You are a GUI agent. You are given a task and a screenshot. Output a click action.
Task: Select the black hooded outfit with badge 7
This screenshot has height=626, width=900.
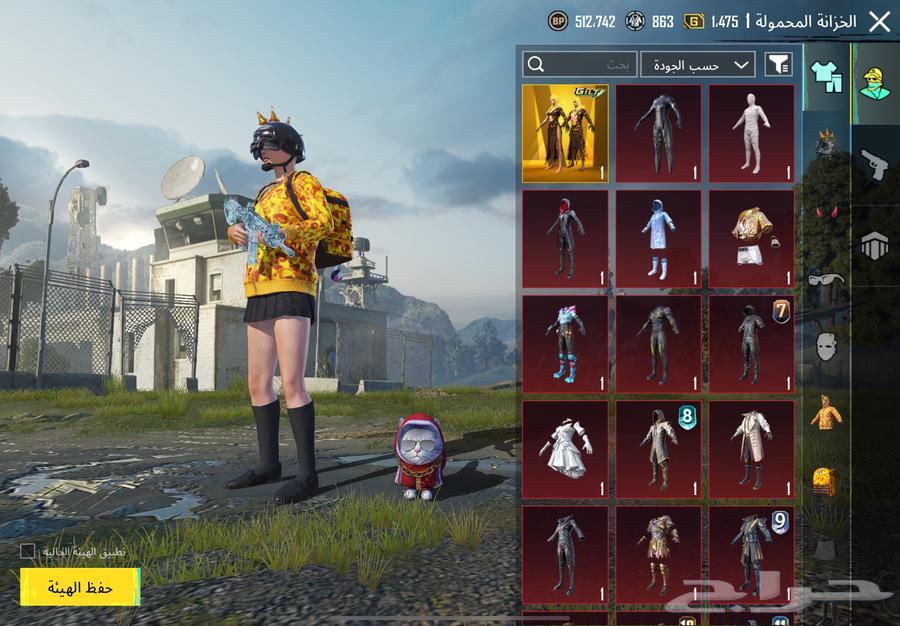click(x=752, y=343)
